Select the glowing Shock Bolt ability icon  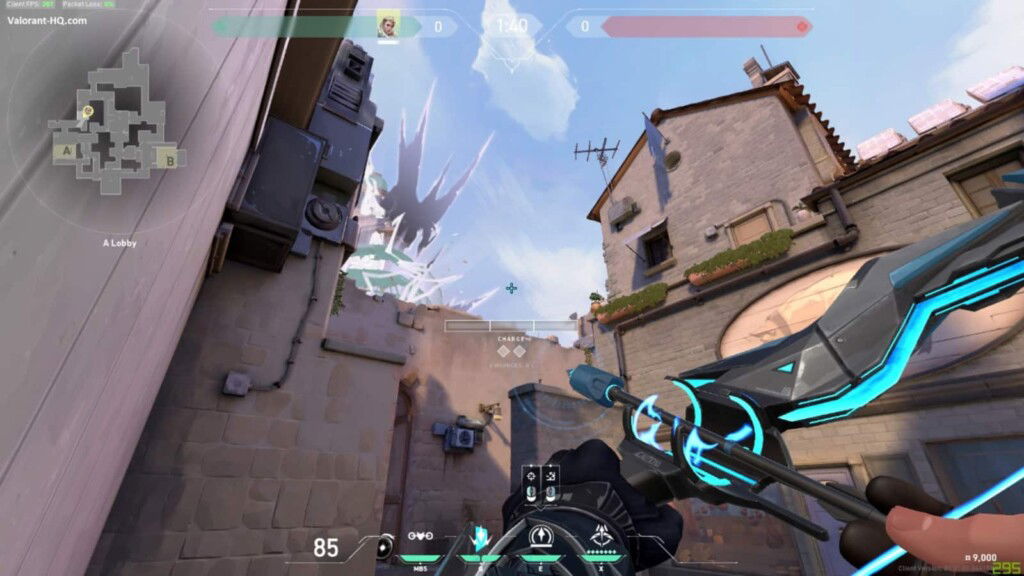[480, 537]
